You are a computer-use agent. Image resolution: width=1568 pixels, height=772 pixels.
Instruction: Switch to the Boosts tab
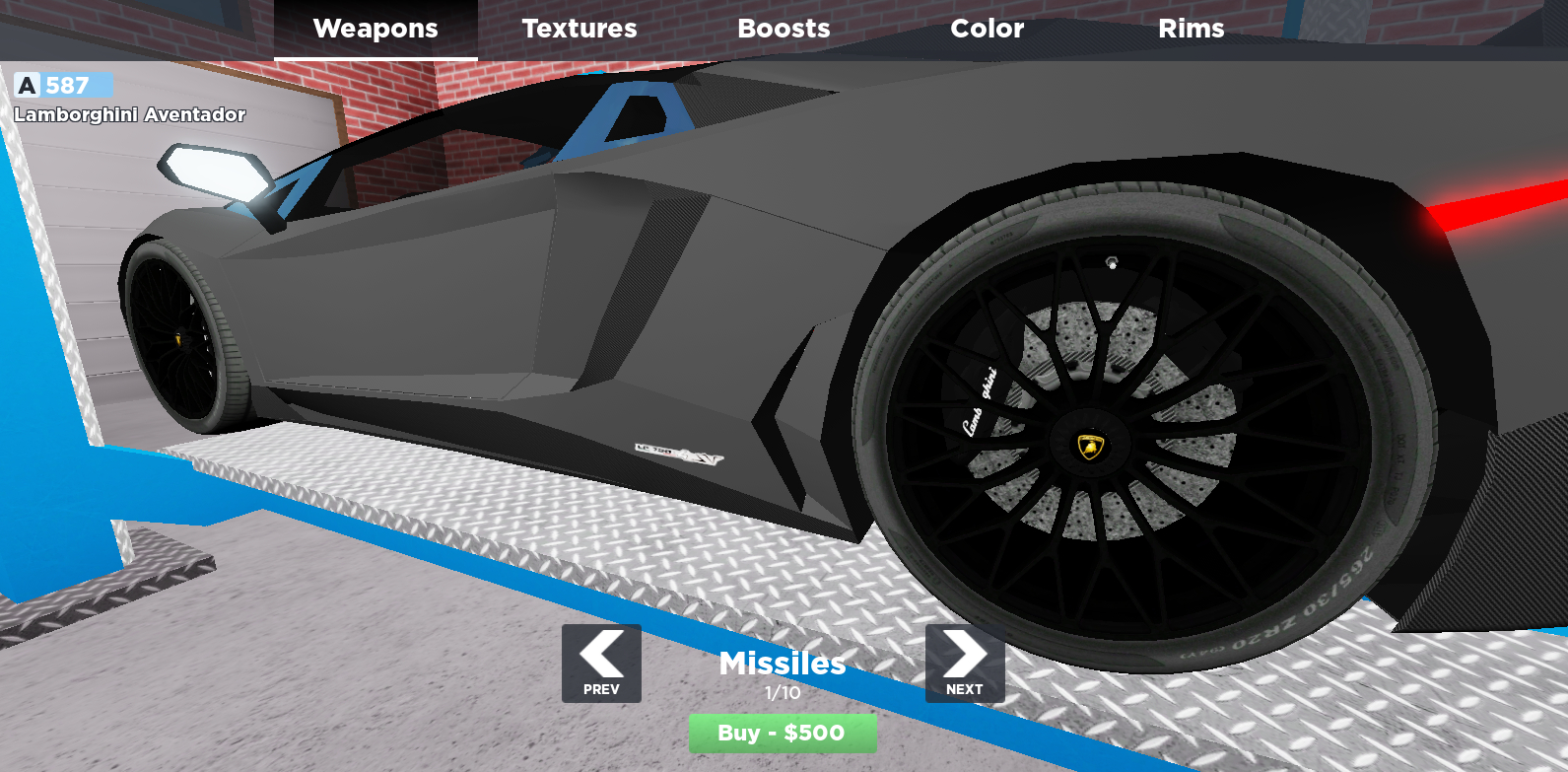[x=784, y=28]
